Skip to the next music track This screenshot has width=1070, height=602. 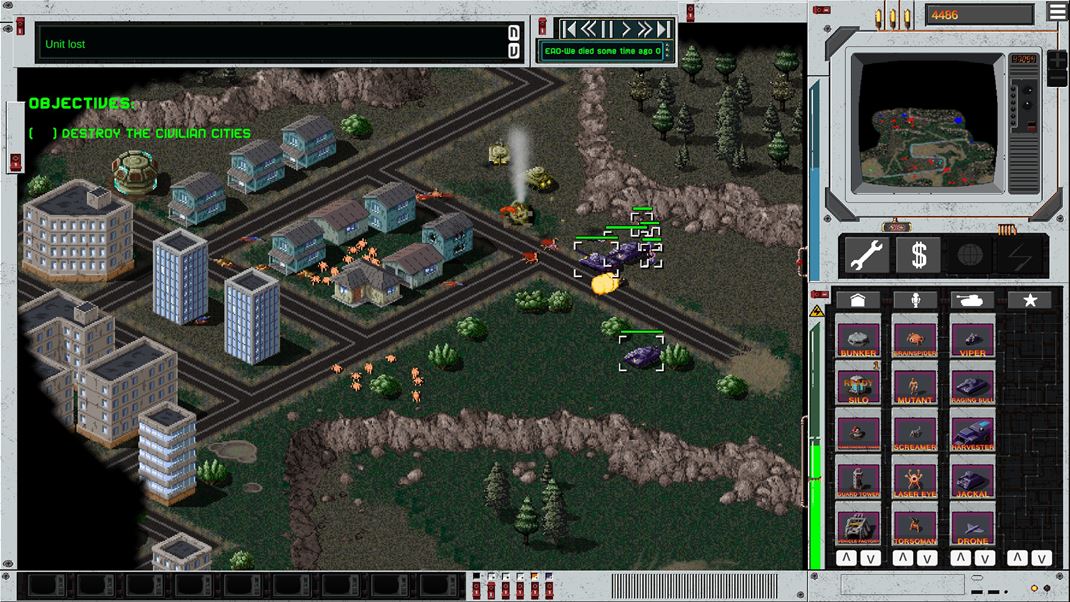(662, 29)
